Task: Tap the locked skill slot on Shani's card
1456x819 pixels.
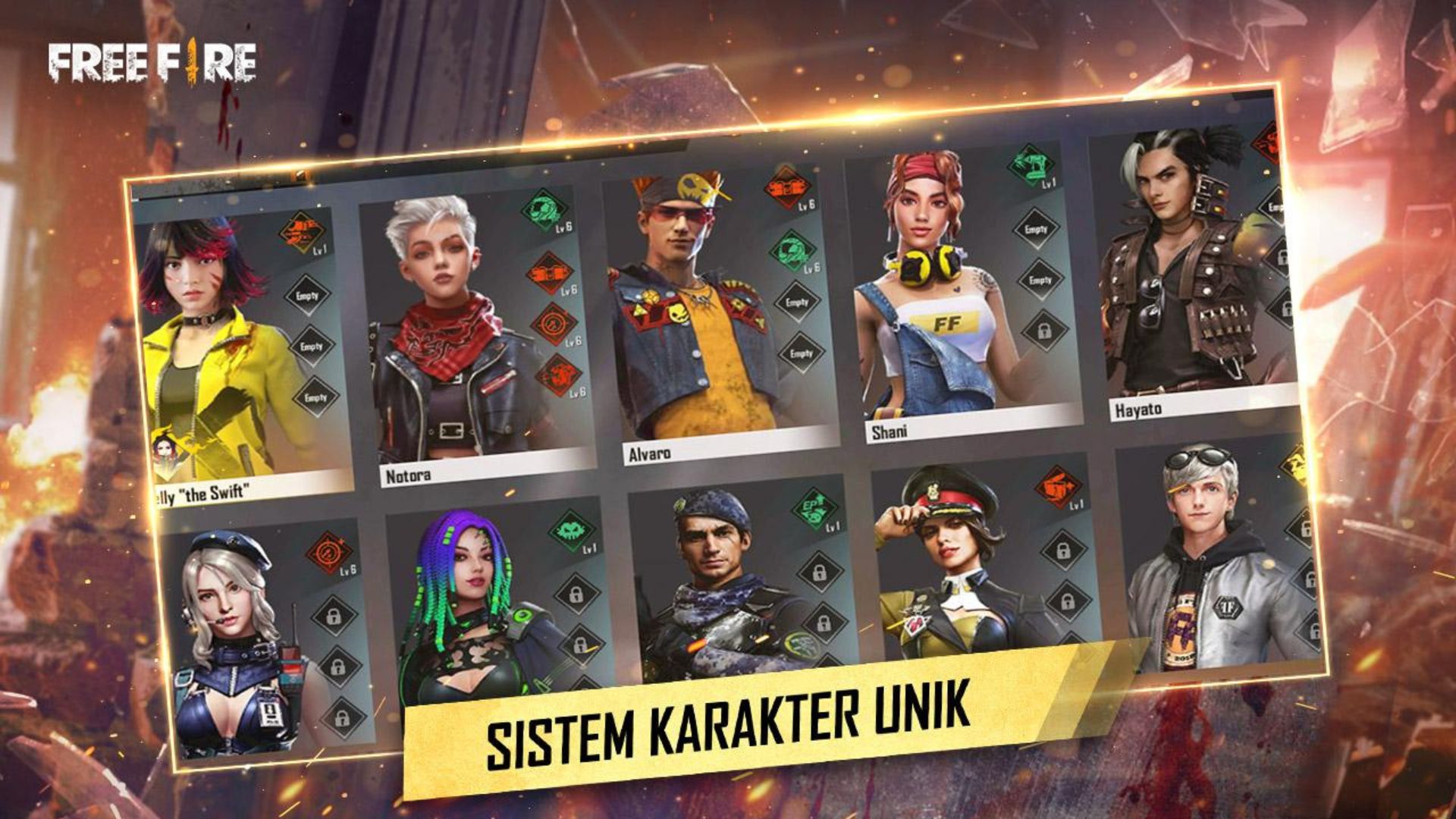Action: point(1044,331)
